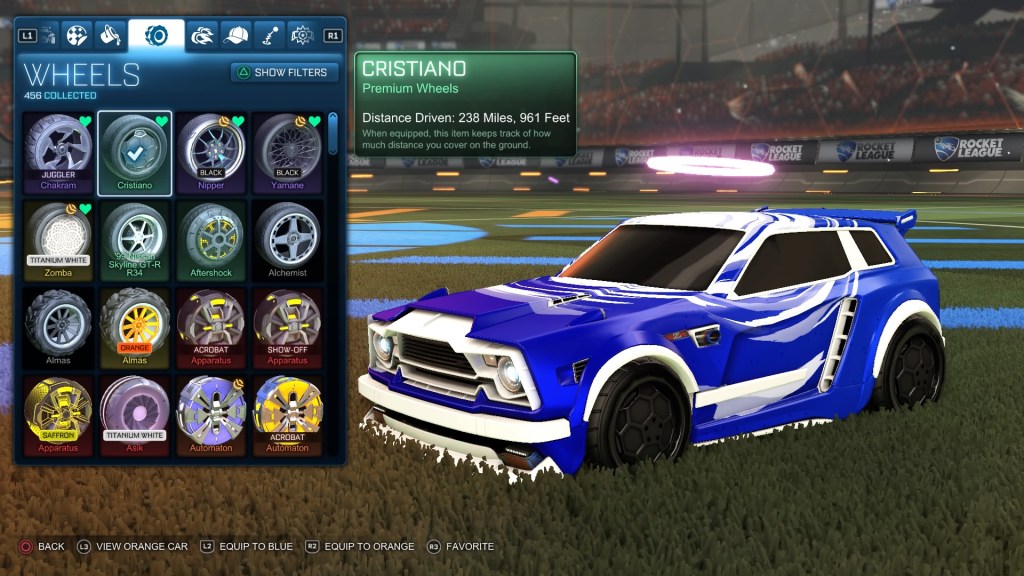Viewport: 1024px width, 576px height.
Task: Select the rocket boost tab
Action: (x=203, y=35)
